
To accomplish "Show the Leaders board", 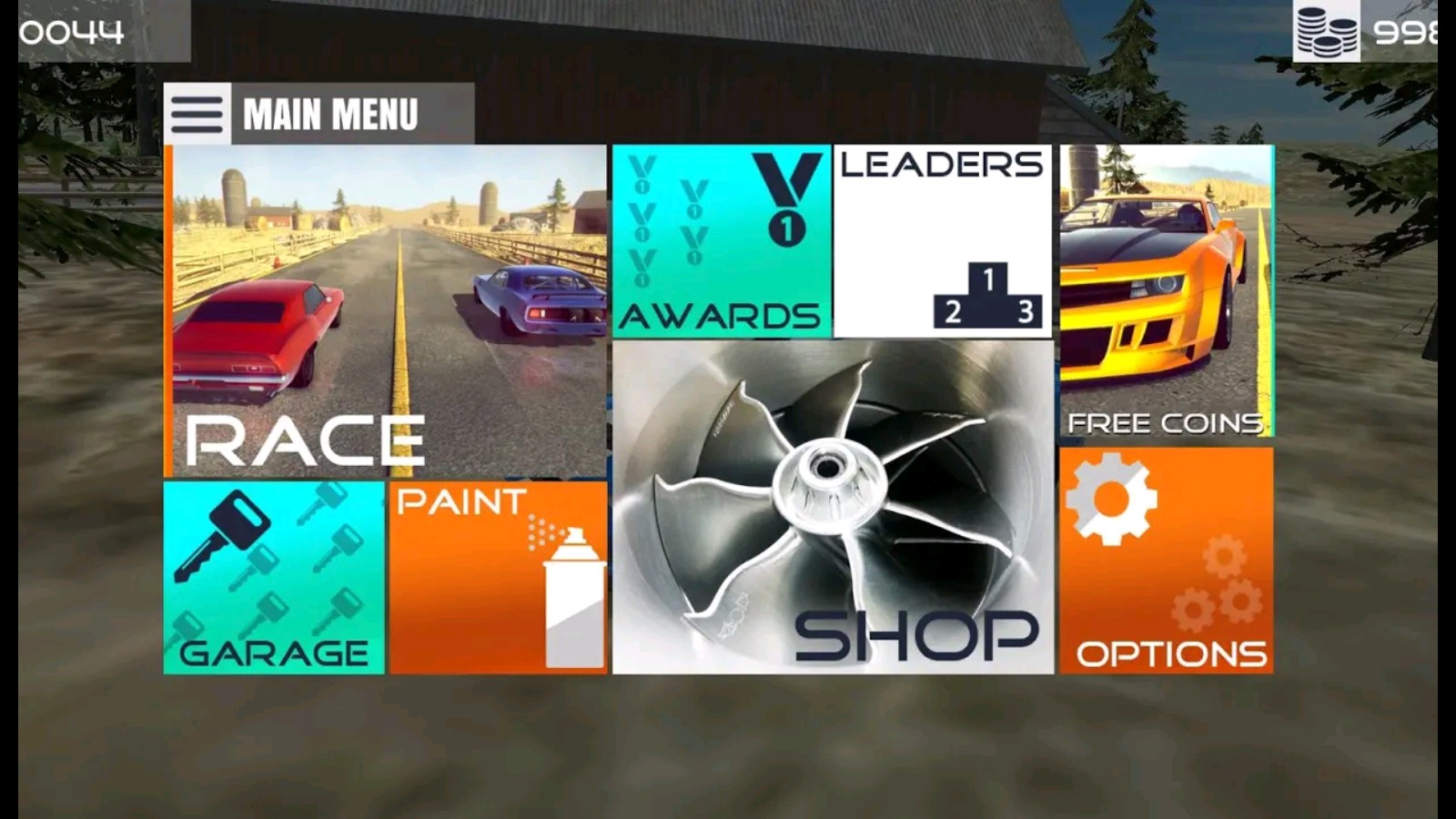I will [943, 241].
